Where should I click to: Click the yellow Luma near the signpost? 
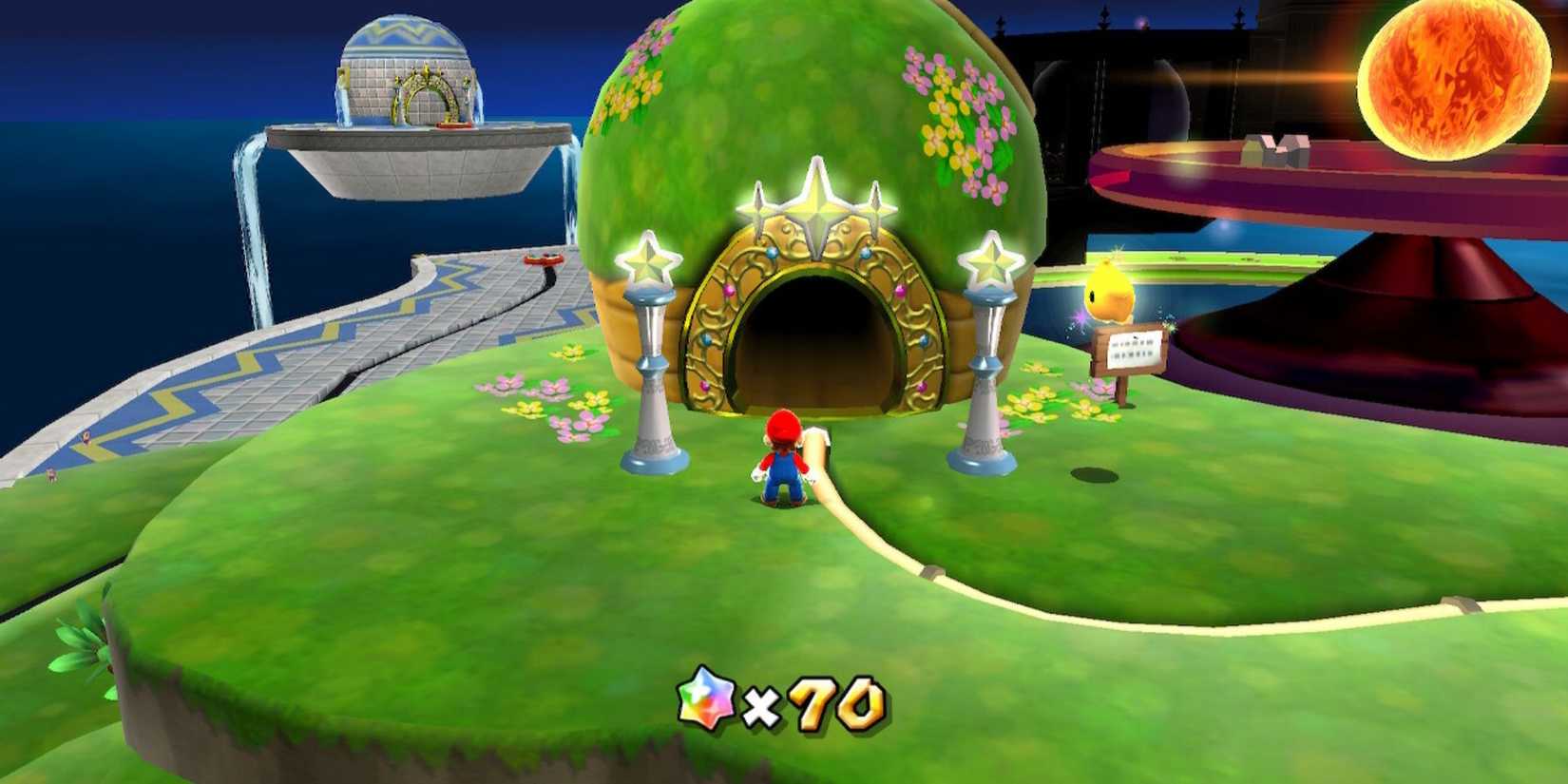tap(1114, 290)
